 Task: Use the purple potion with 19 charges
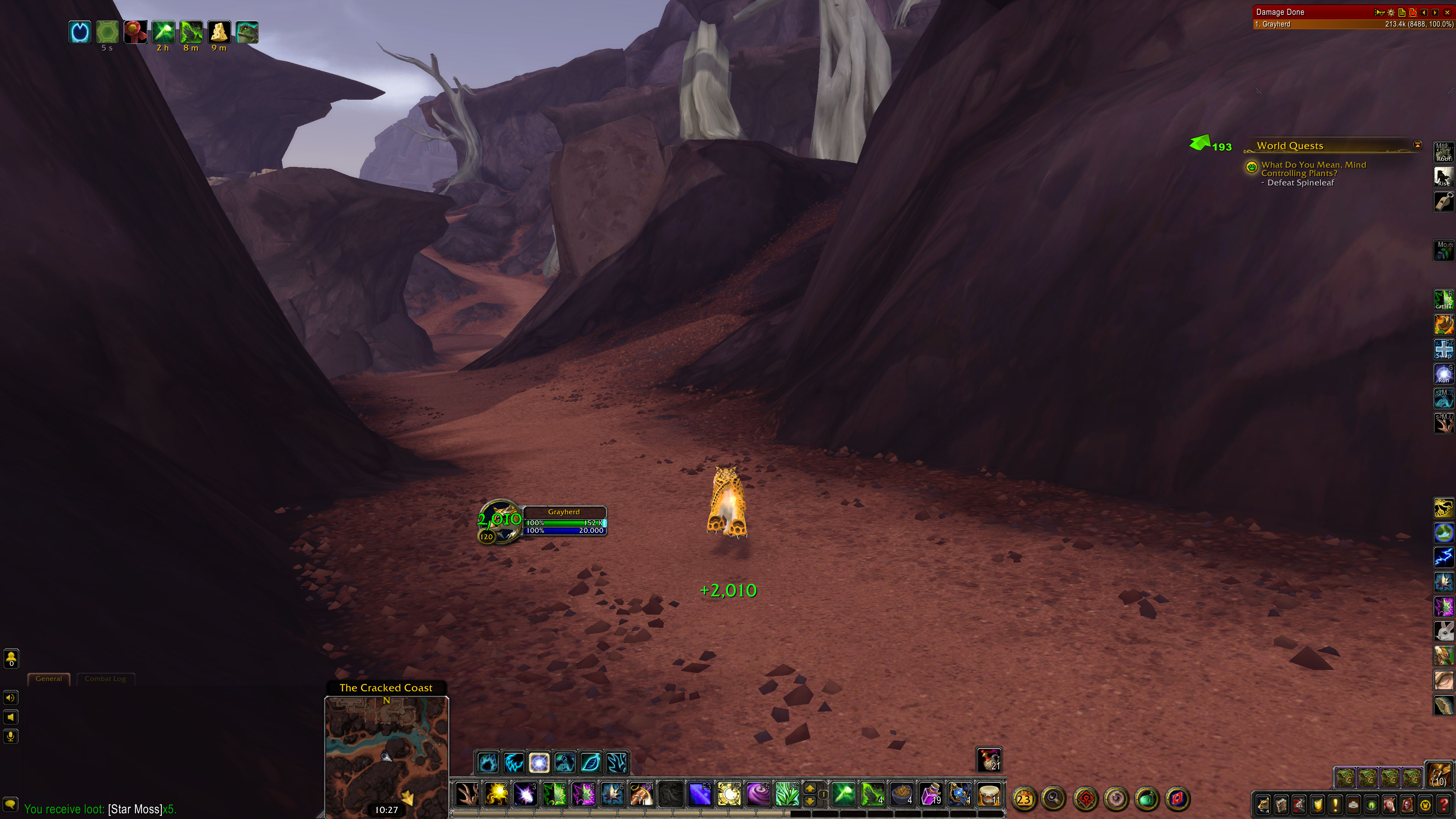[x=930, y=795]
